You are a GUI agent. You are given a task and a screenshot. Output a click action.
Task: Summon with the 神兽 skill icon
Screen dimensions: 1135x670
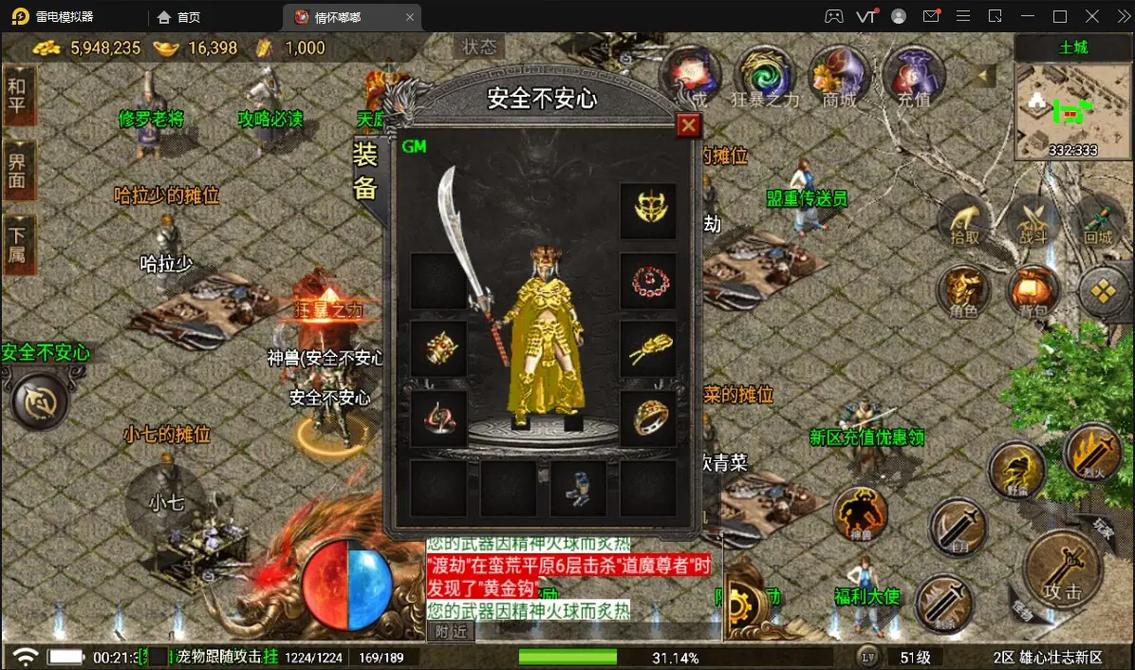tap(860, 515)
